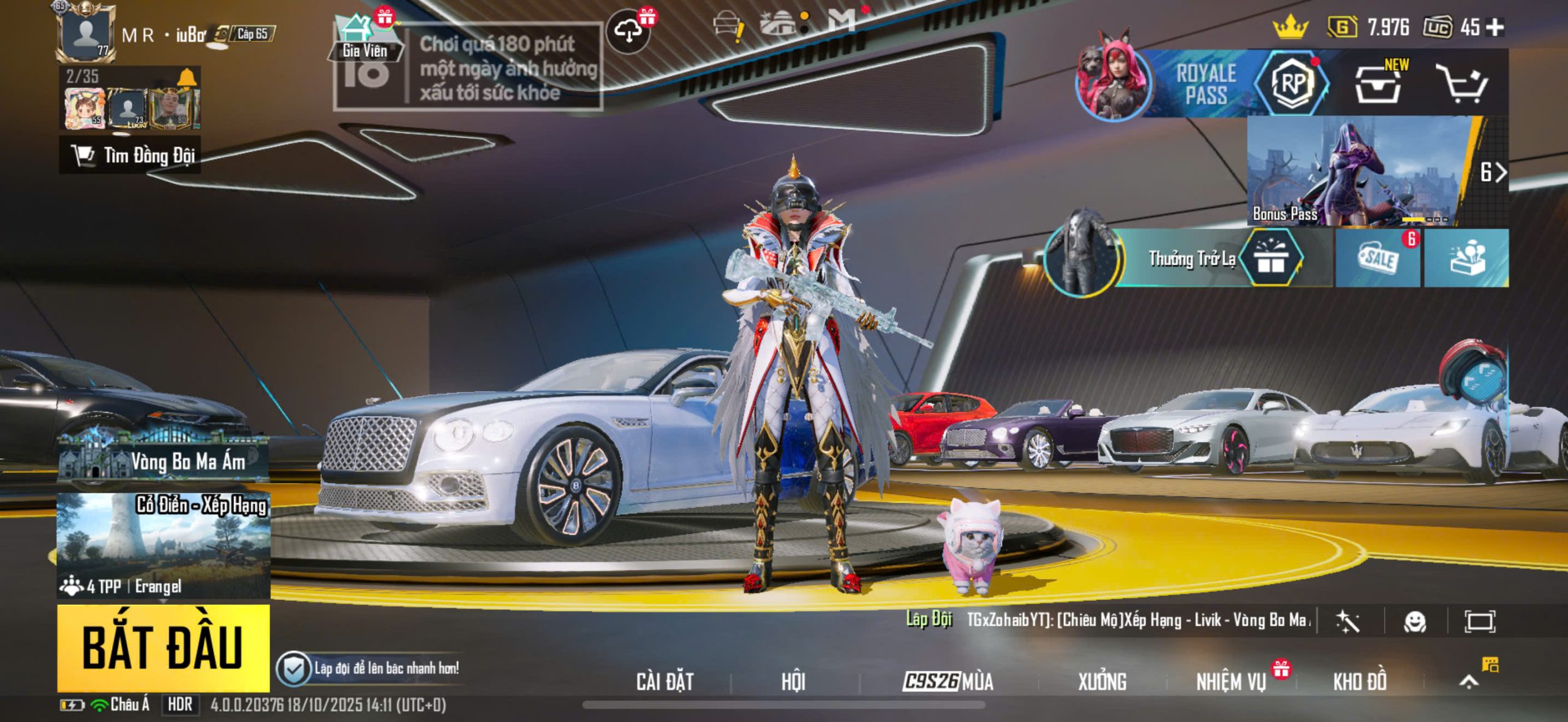Open the player profile avatar
The image size is (1568, 722).
click(x=86, y=32)
